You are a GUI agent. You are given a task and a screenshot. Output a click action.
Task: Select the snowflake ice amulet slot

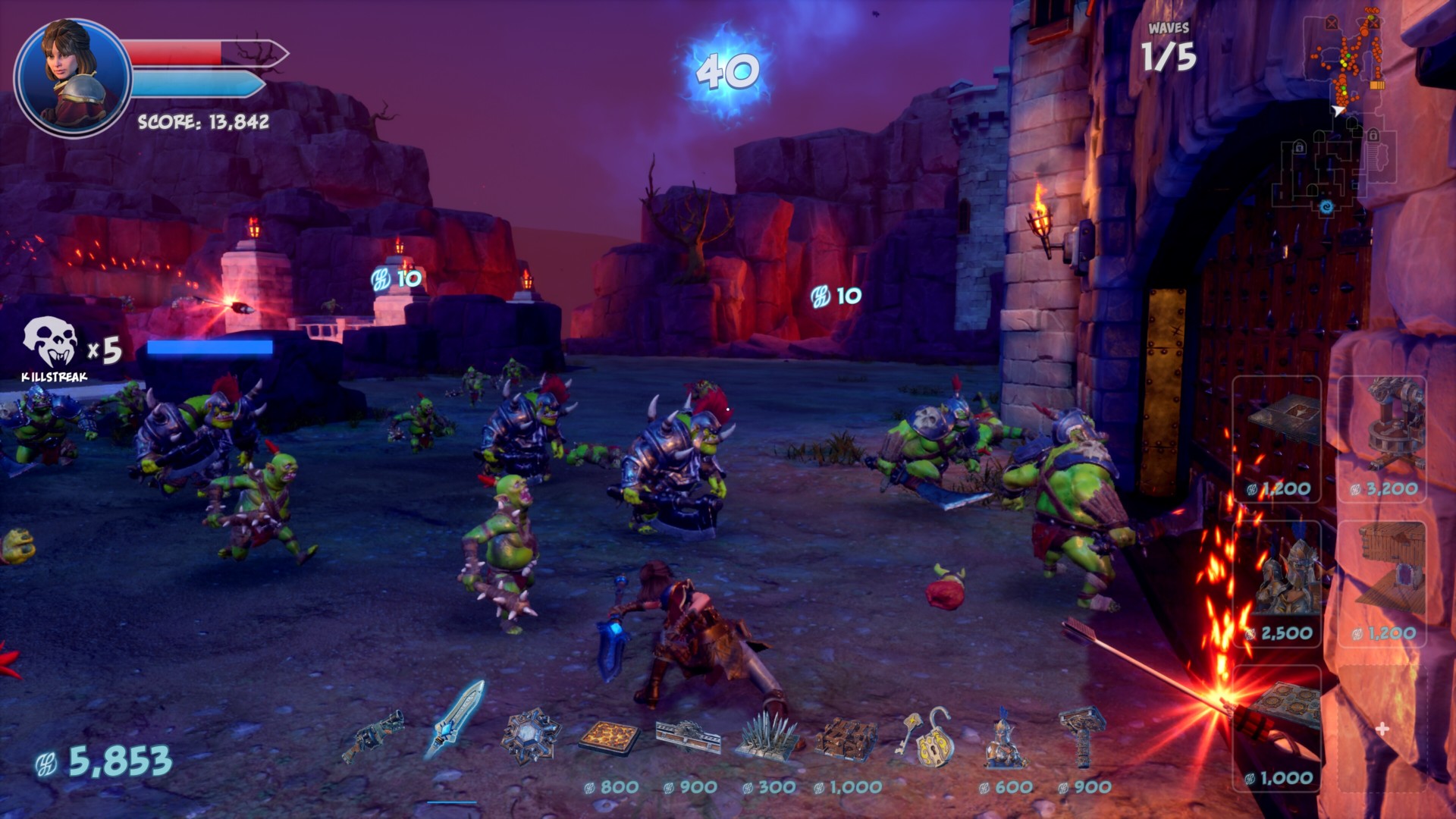click(x=531, y=734)
